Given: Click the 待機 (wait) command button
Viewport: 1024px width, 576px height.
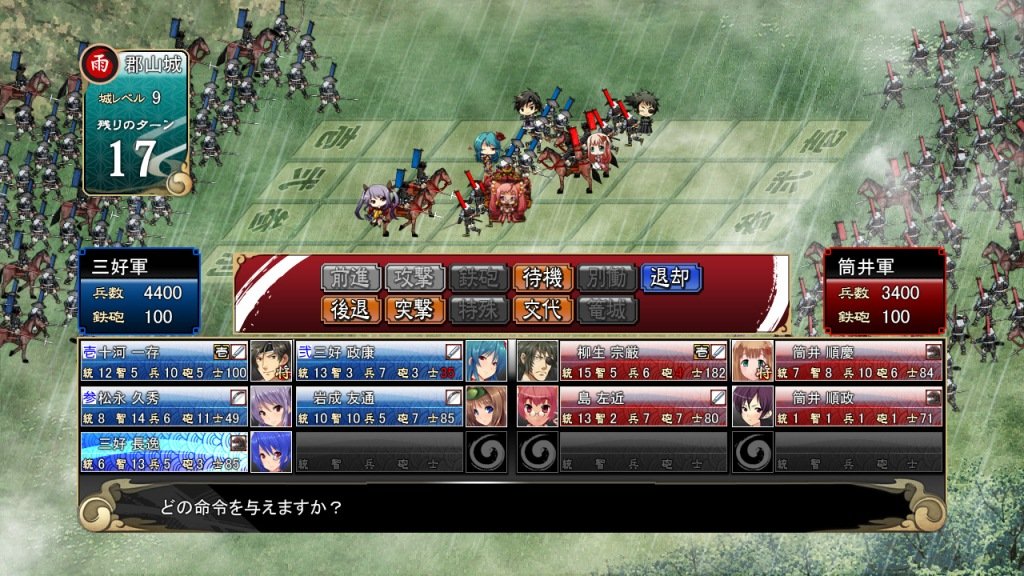Looking at the screenshot, I should (542, 278).
